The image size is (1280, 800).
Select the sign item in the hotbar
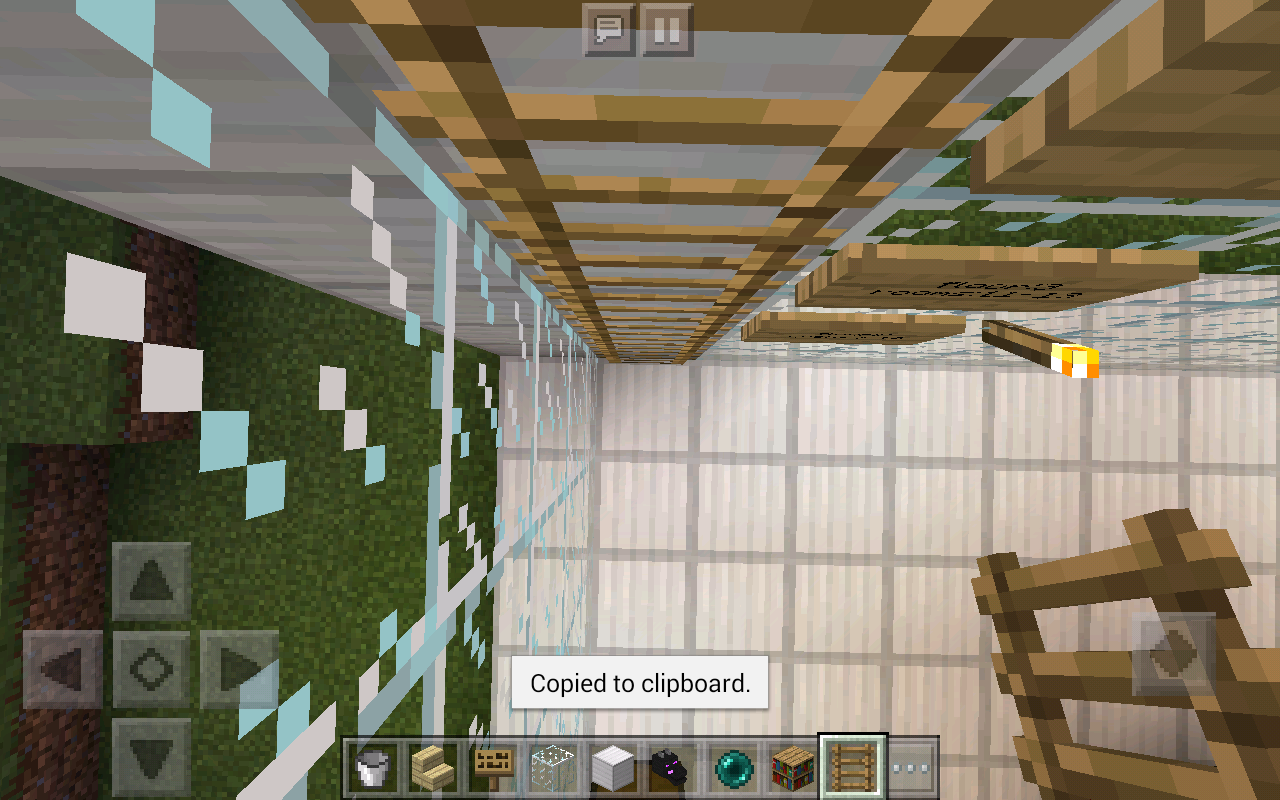point(491,767)
